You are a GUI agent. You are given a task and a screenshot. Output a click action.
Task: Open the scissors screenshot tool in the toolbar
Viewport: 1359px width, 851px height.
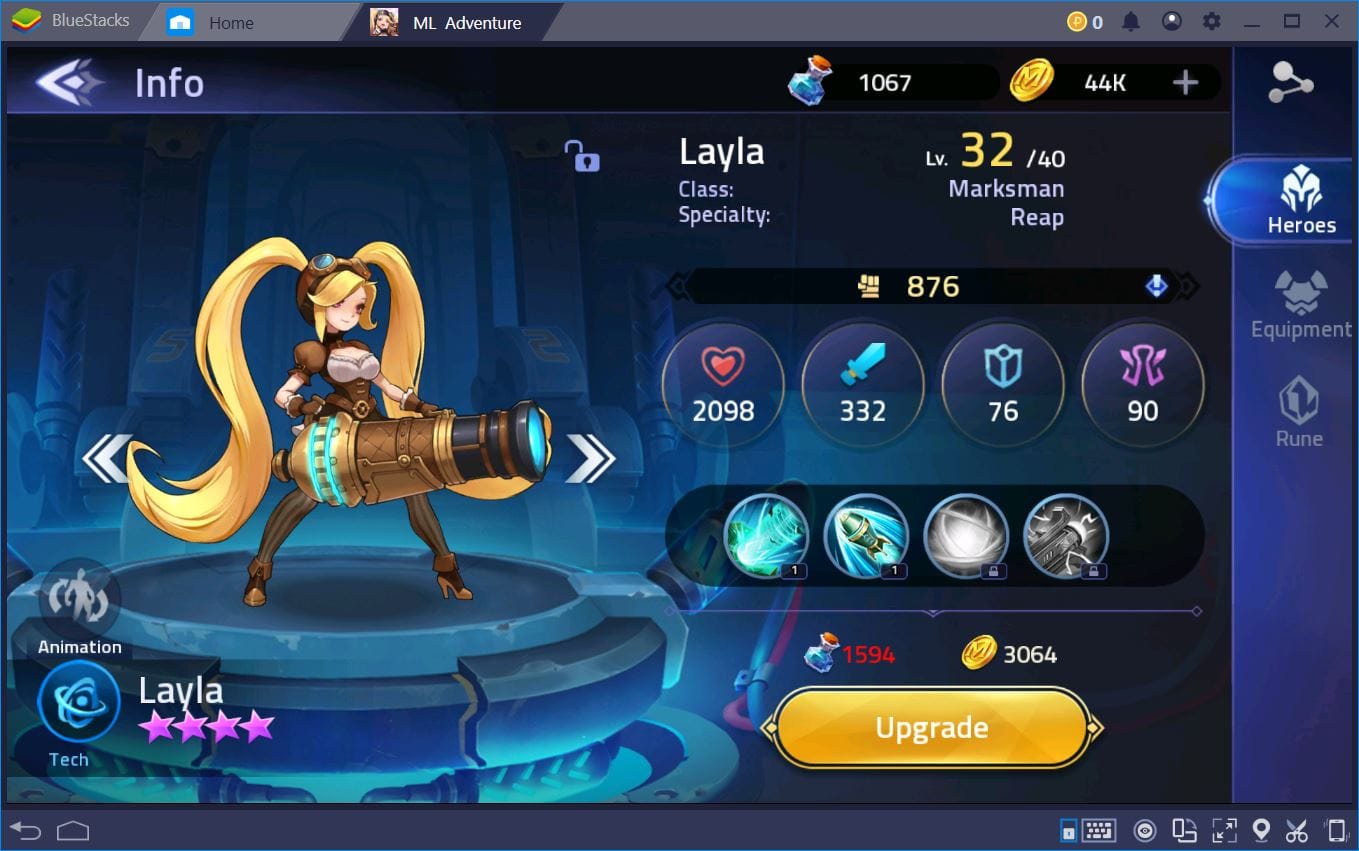click(x=1297, y=830)
